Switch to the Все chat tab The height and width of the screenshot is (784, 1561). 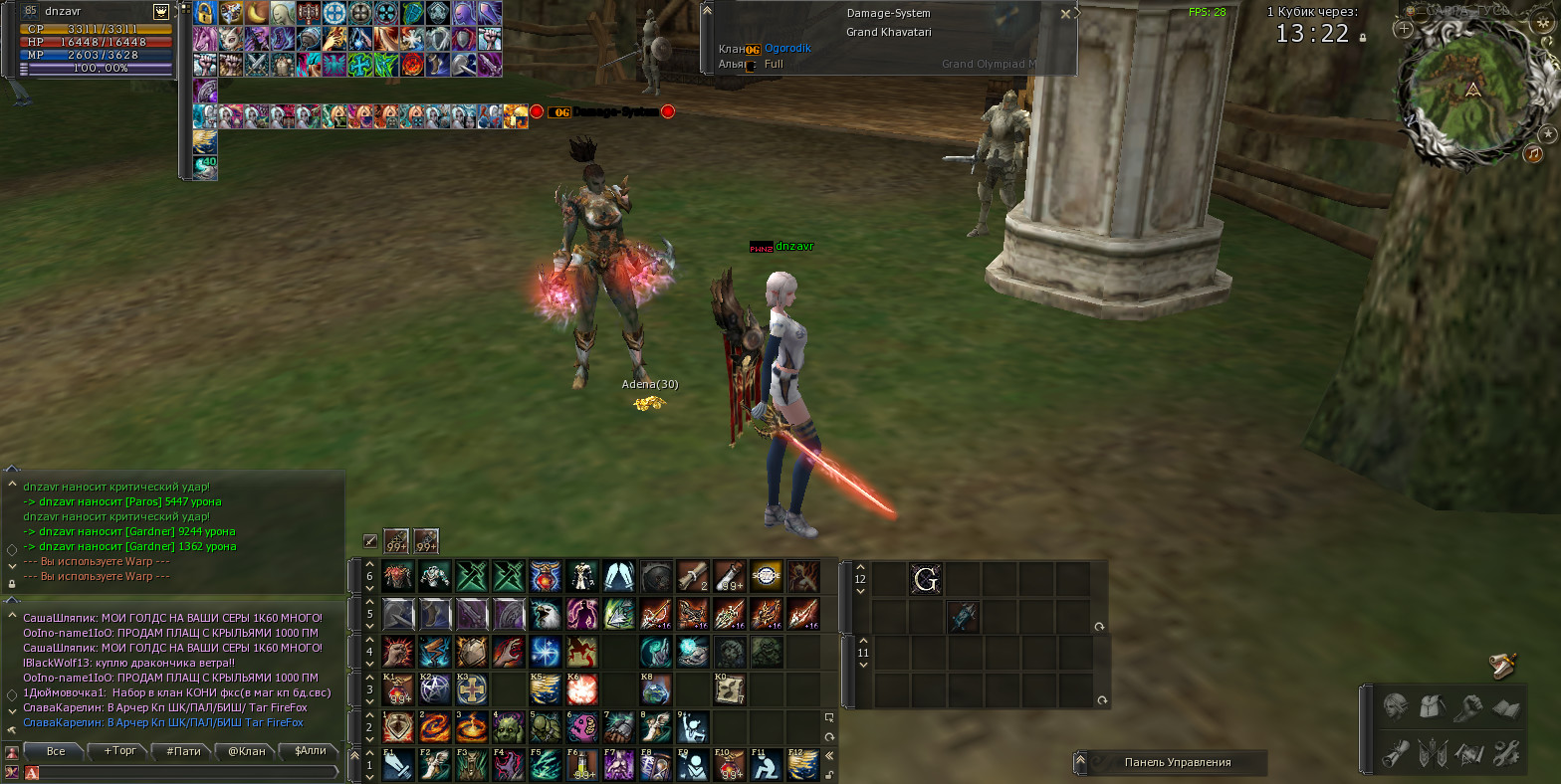tap(56, 751)
